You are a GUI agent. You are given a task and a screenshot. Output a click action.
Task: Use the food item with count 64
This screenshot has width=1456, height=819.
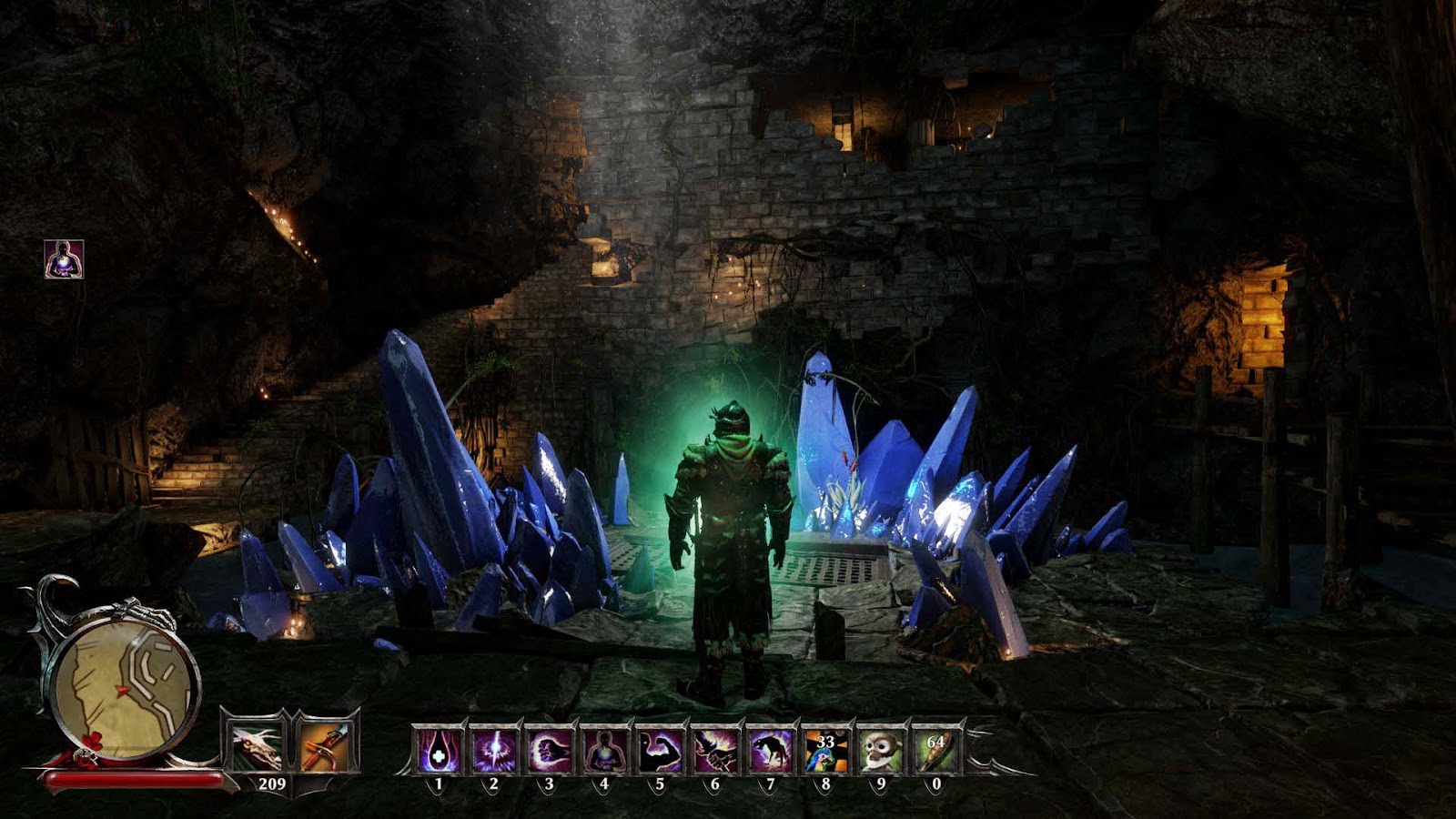(x=935, y=751)
